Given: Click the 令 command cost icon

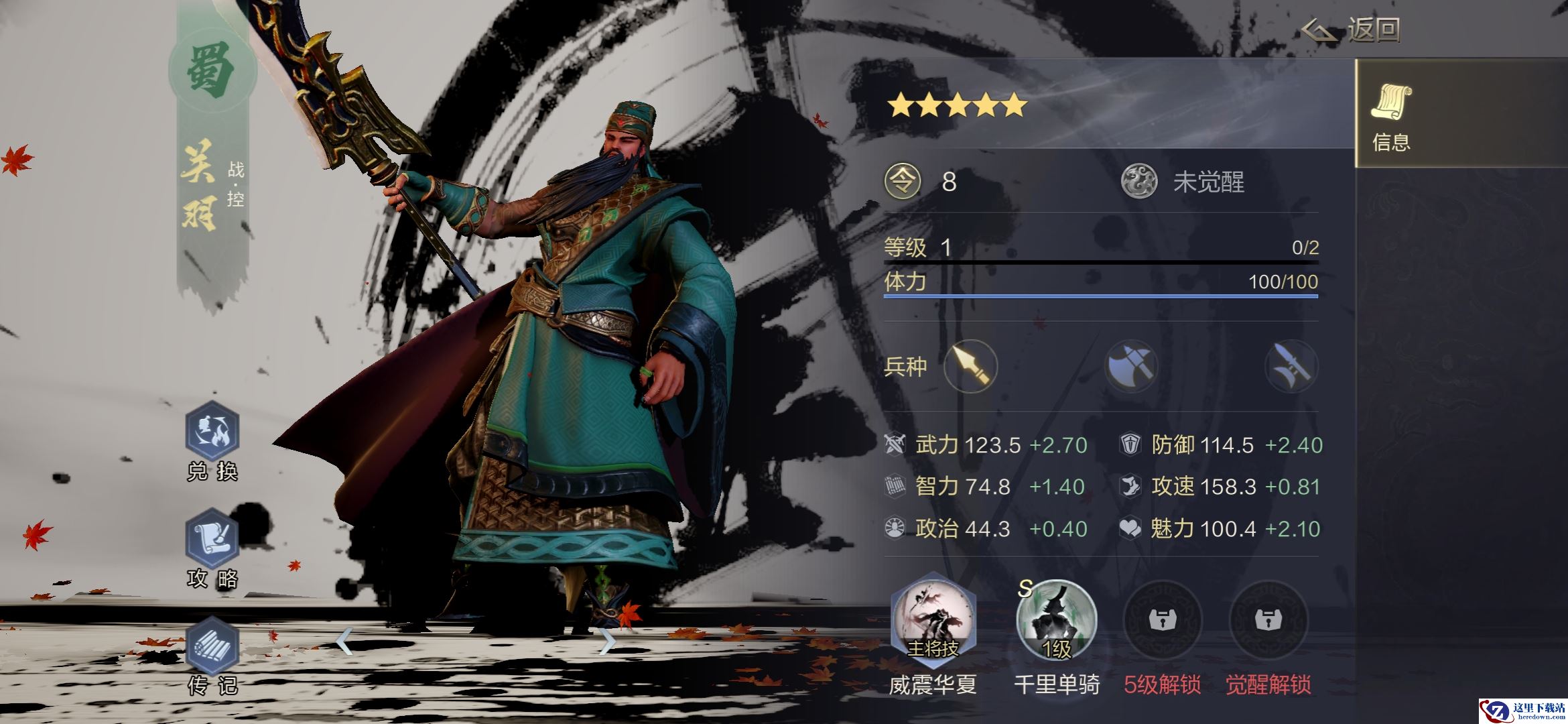Looking at the screenshot, I should (903, 182).
